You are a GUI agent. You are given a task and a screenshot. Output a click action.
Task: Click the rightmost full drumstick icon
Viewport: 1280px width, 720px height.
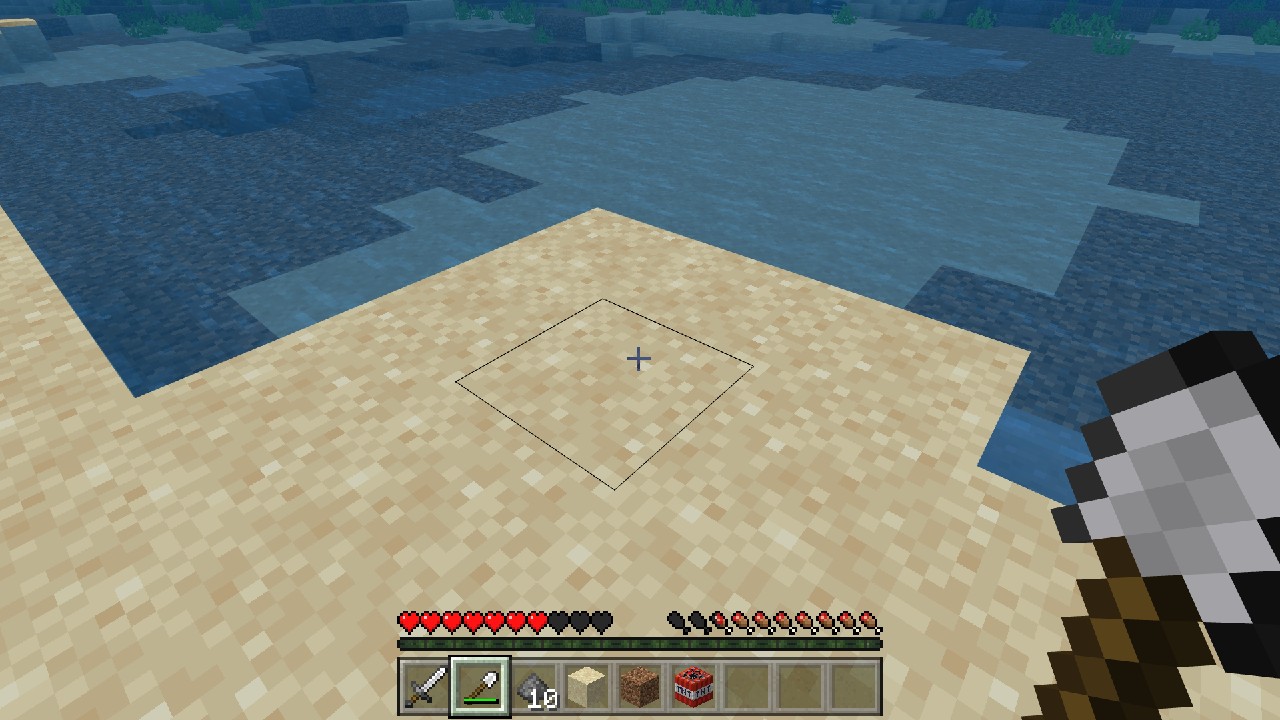tap(868, 621)
